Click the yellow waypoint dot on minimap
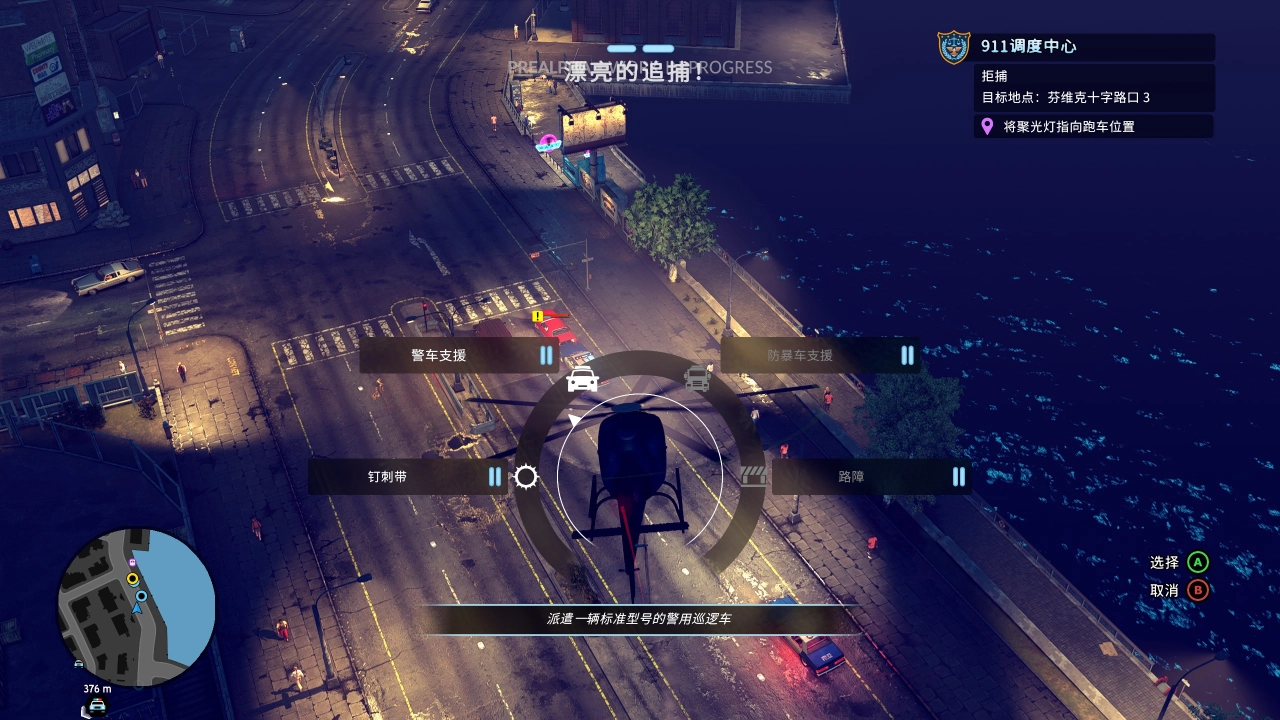Image resolution: width=1280 pixels, height=720 pixels. click(132, 579)
